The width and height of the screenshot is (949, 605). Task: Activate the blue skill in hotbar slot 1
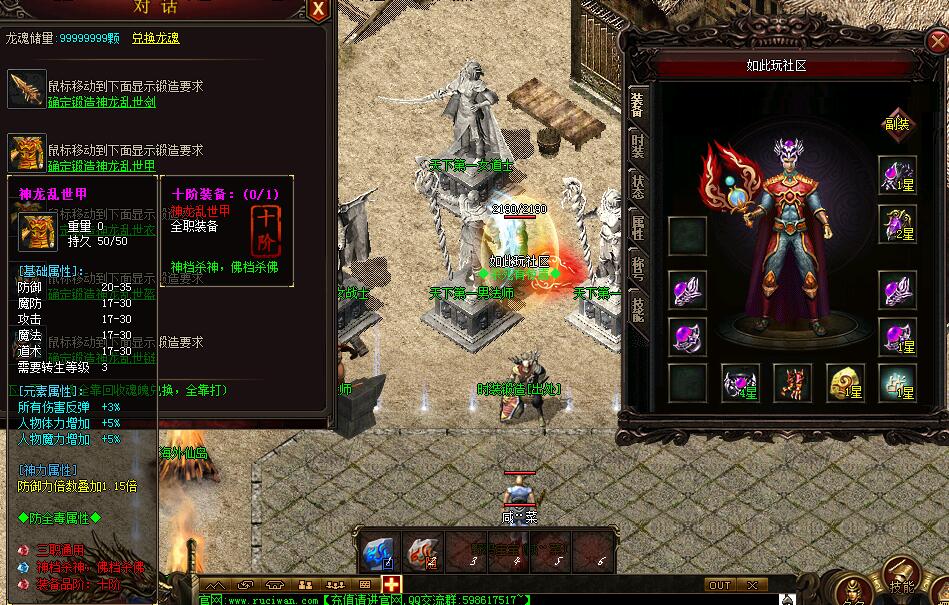pyautogui.click(x=378, y=552)
